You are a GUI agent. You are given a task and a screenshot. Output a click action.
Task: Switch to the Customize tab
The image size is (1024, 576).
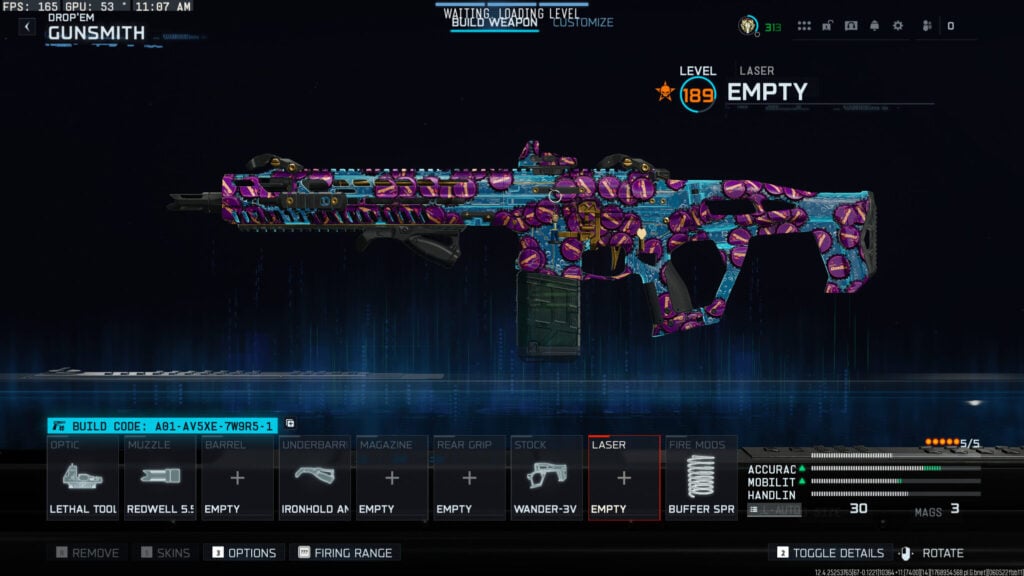pos(583,22)
